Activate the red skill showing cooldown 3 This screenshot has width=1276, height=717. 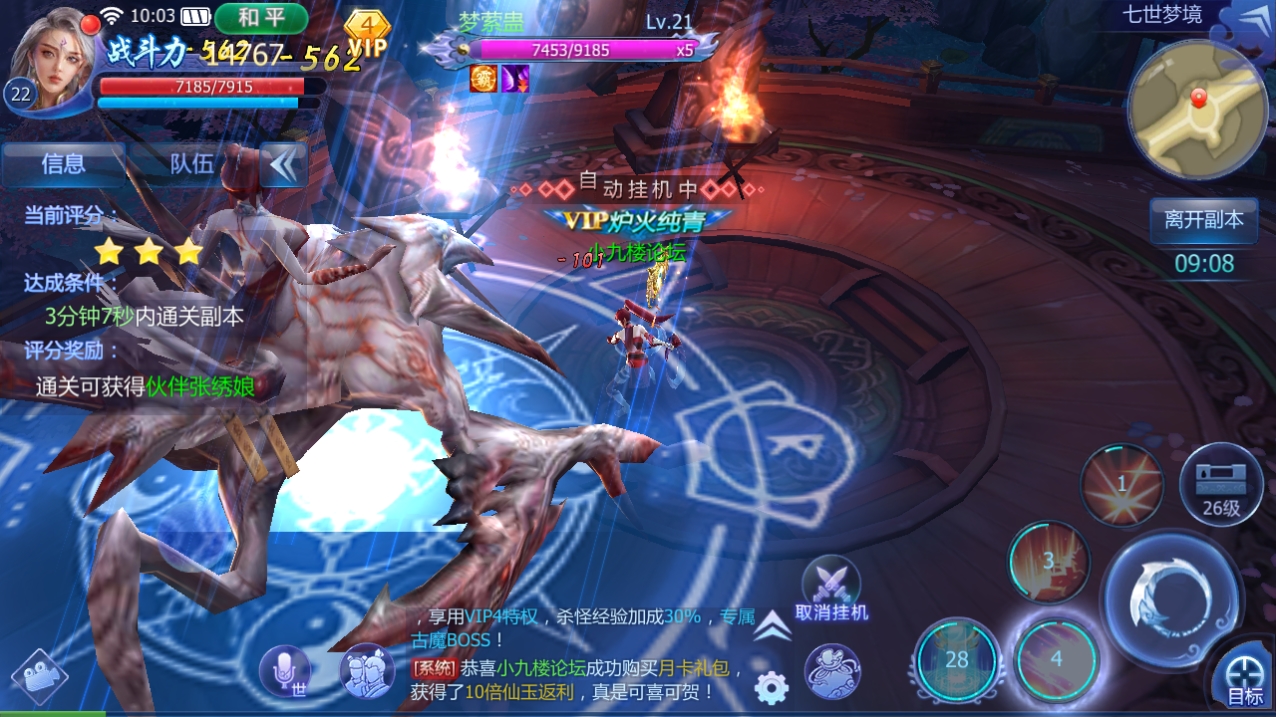pyautogui.click(x=1049, y=561)
